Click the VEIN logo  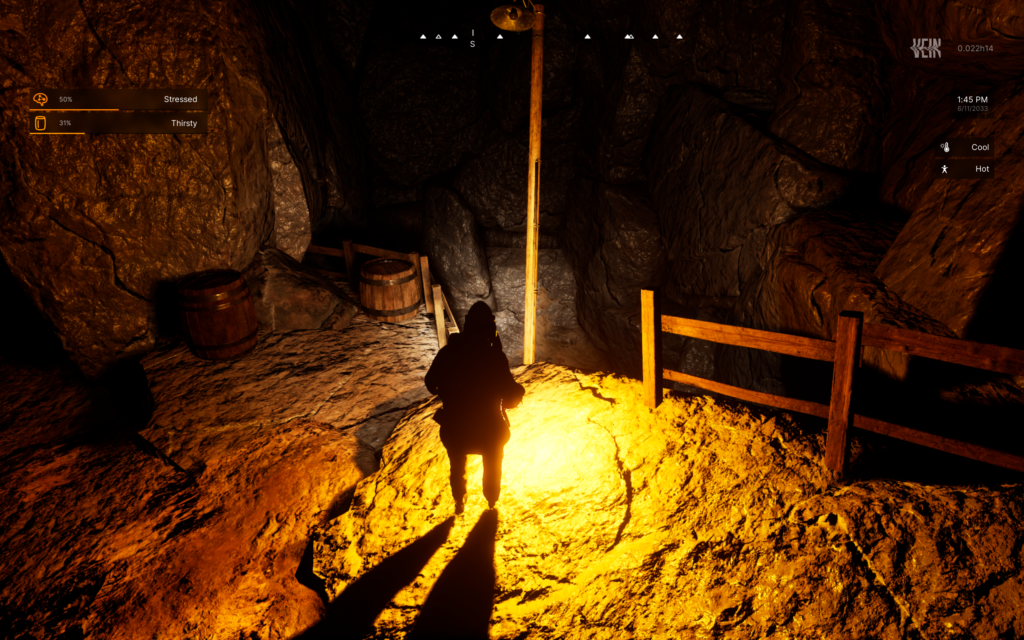(926, 47)
